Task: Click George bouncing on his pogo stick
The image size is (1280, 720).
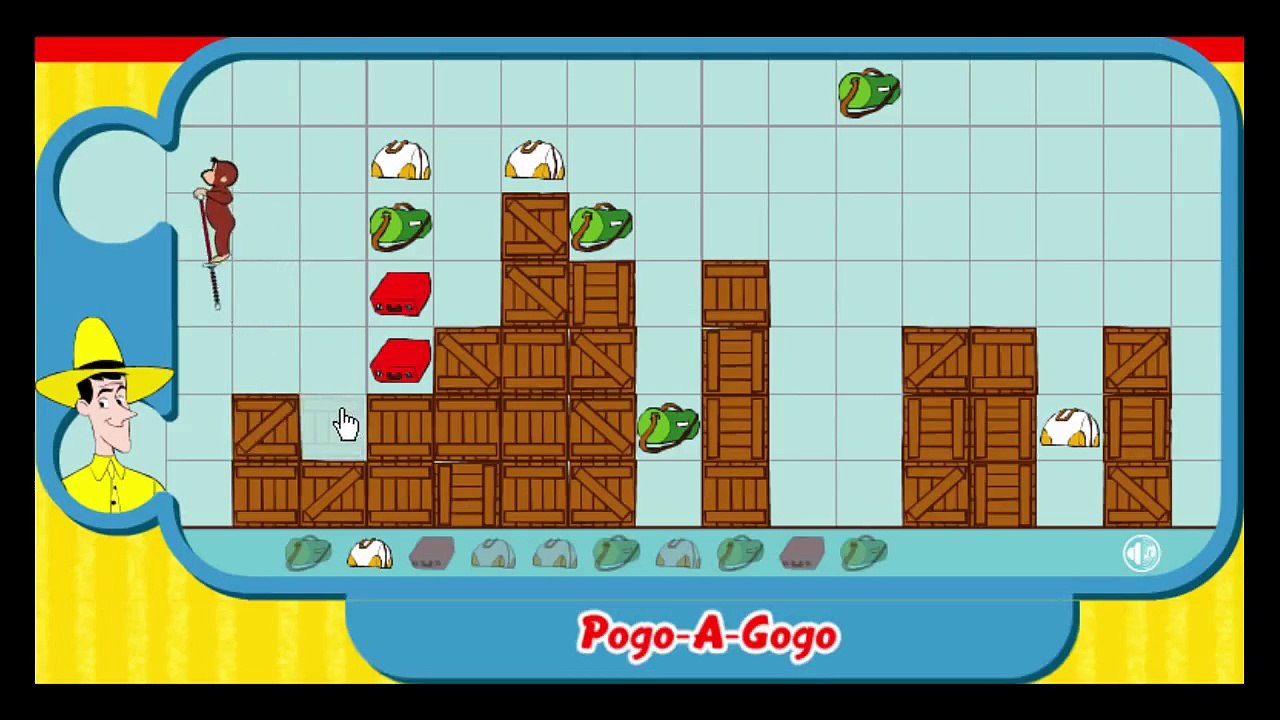Action: point(218,205)
